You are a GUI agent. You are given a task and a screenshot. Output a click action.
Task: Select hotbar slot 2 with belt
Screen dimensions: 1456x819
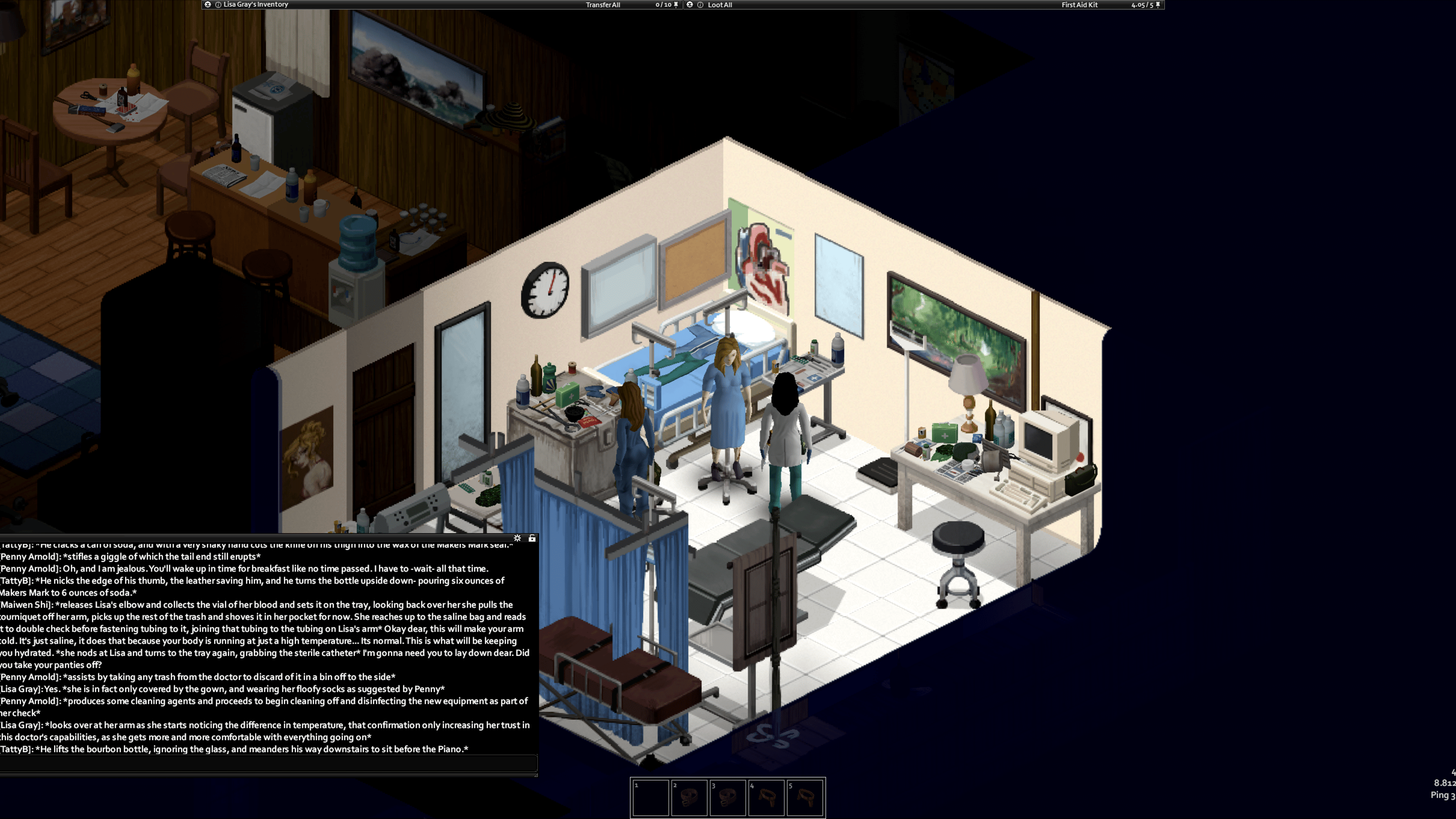pyautogui.click(x=689, y=798)
